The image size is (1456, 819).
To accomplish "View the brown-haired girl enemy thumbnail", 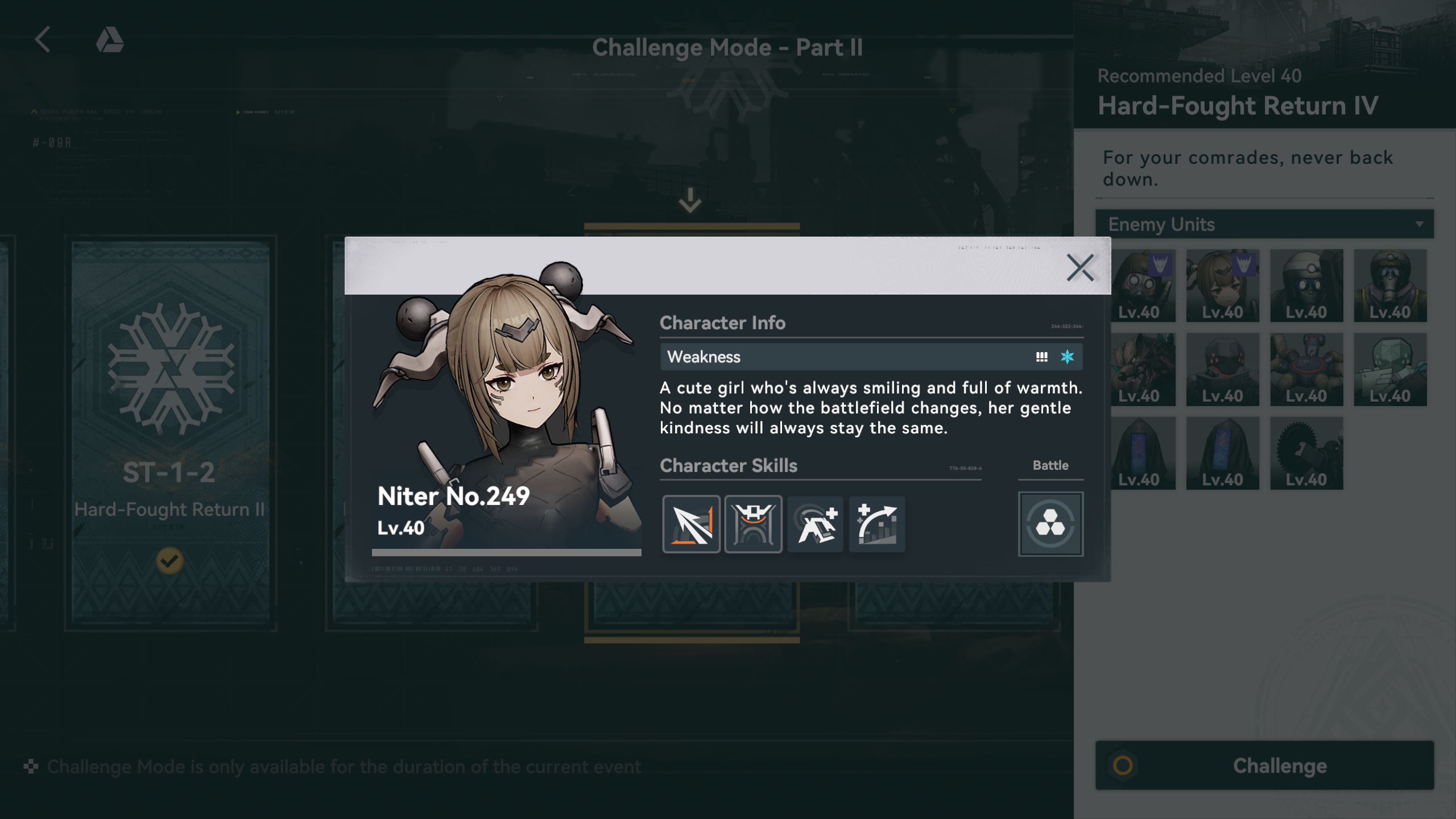I will (x=1222, y=286).
